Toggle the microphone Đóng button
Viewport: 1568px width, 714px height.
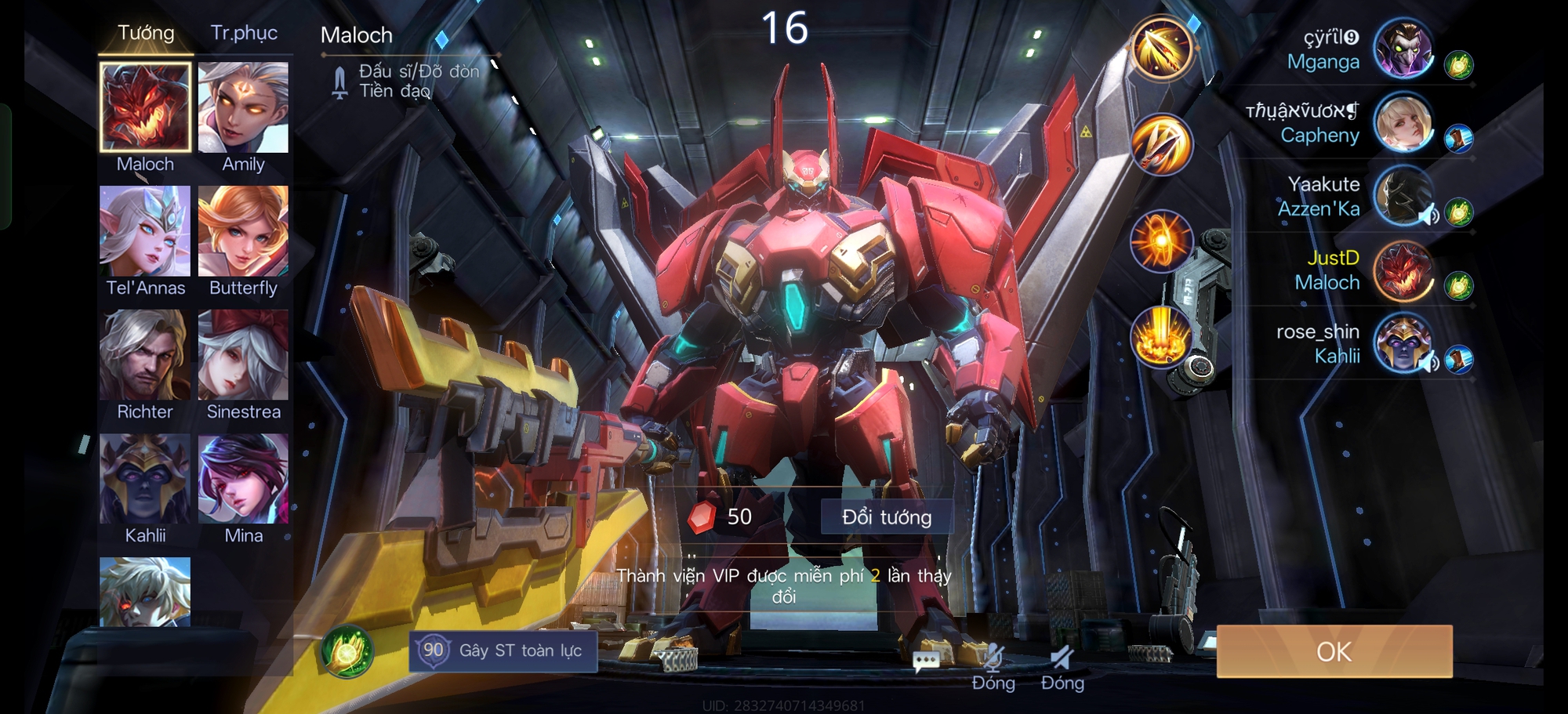click(x=993, y=666)
